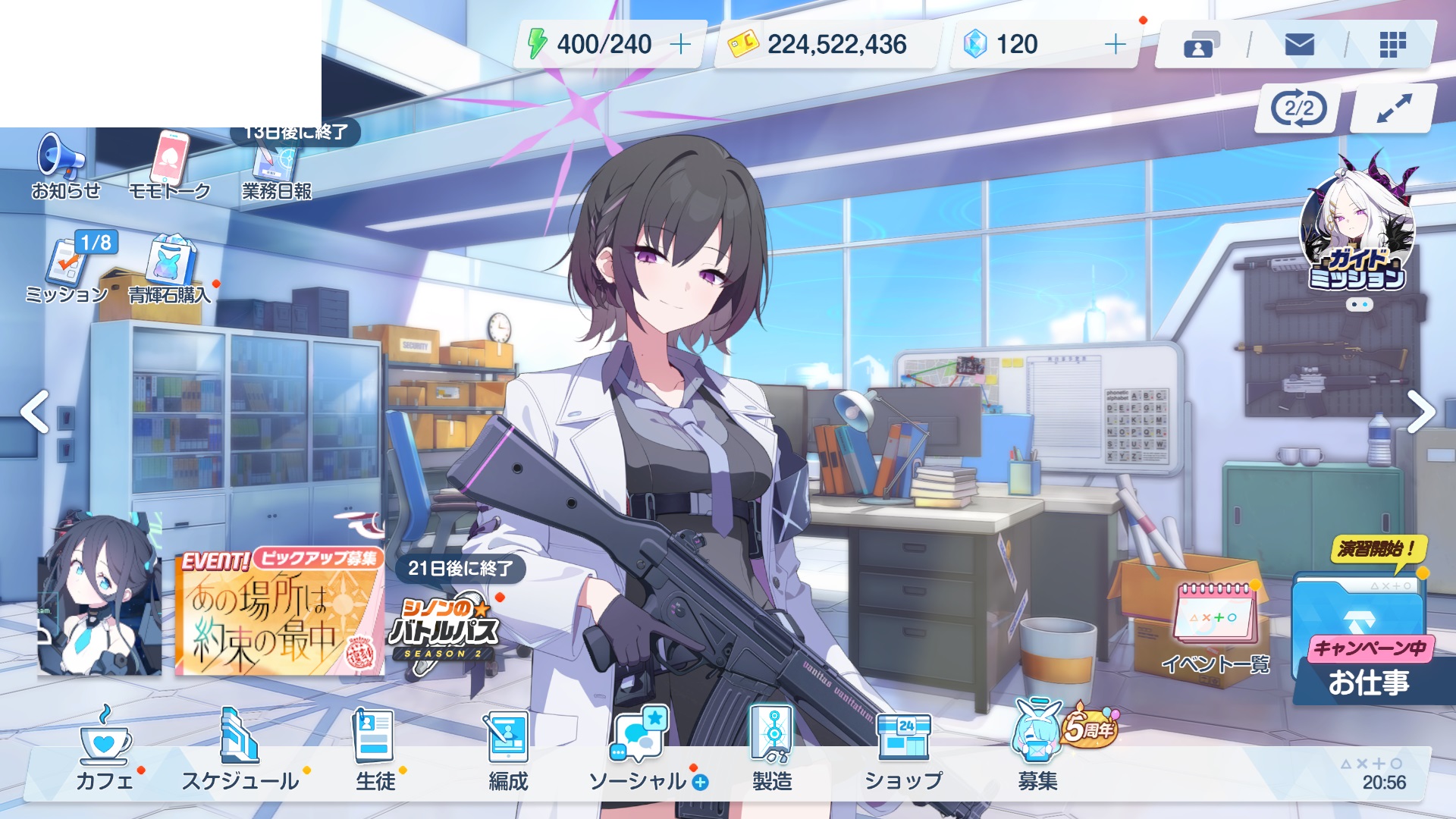Open the 募集 recruitment menu
Viewport: 1456px width, 819px height.
(x=1037, y=751)
